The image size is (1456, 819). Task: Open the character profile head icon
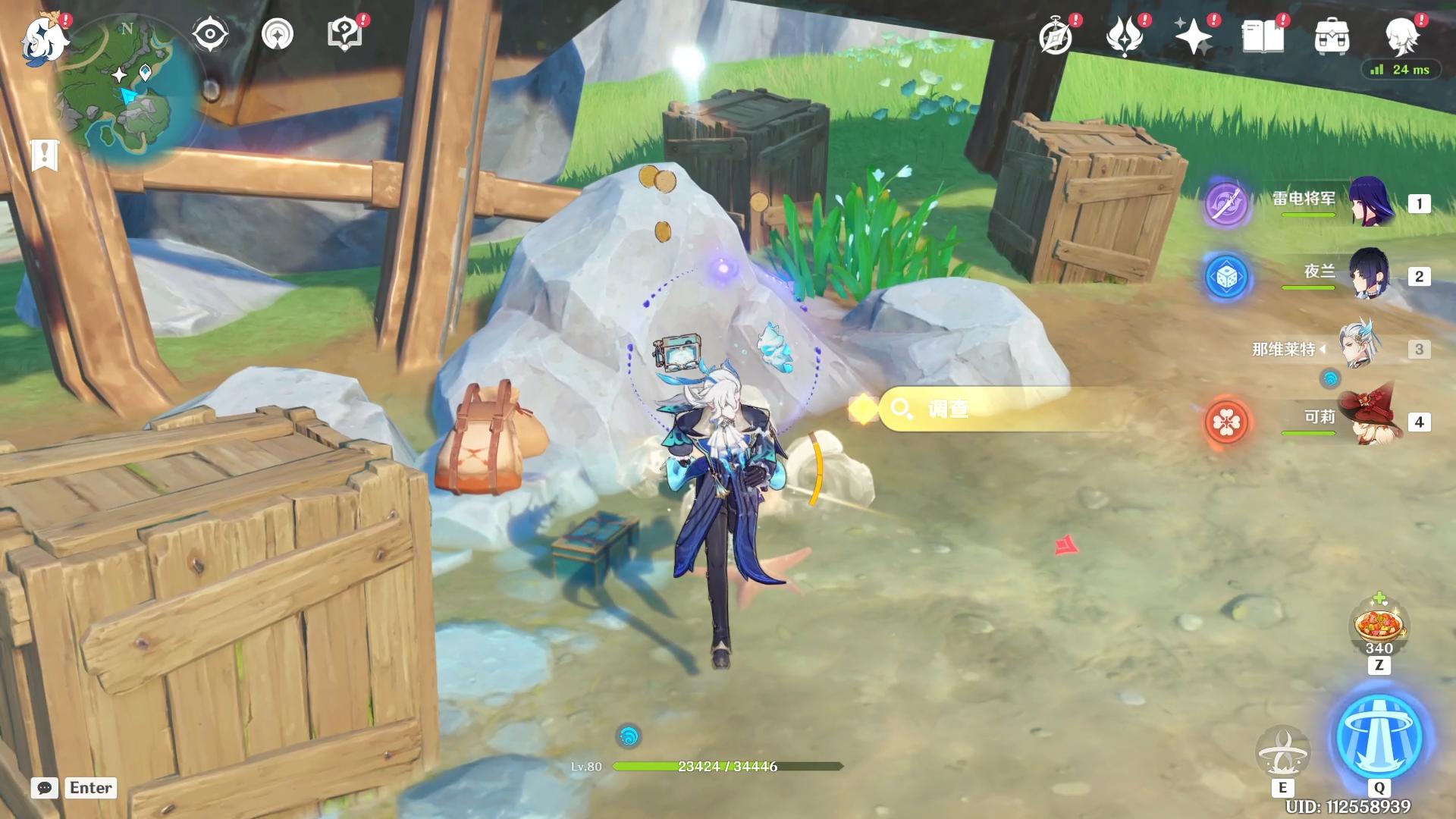click(x=1401, y=36)
